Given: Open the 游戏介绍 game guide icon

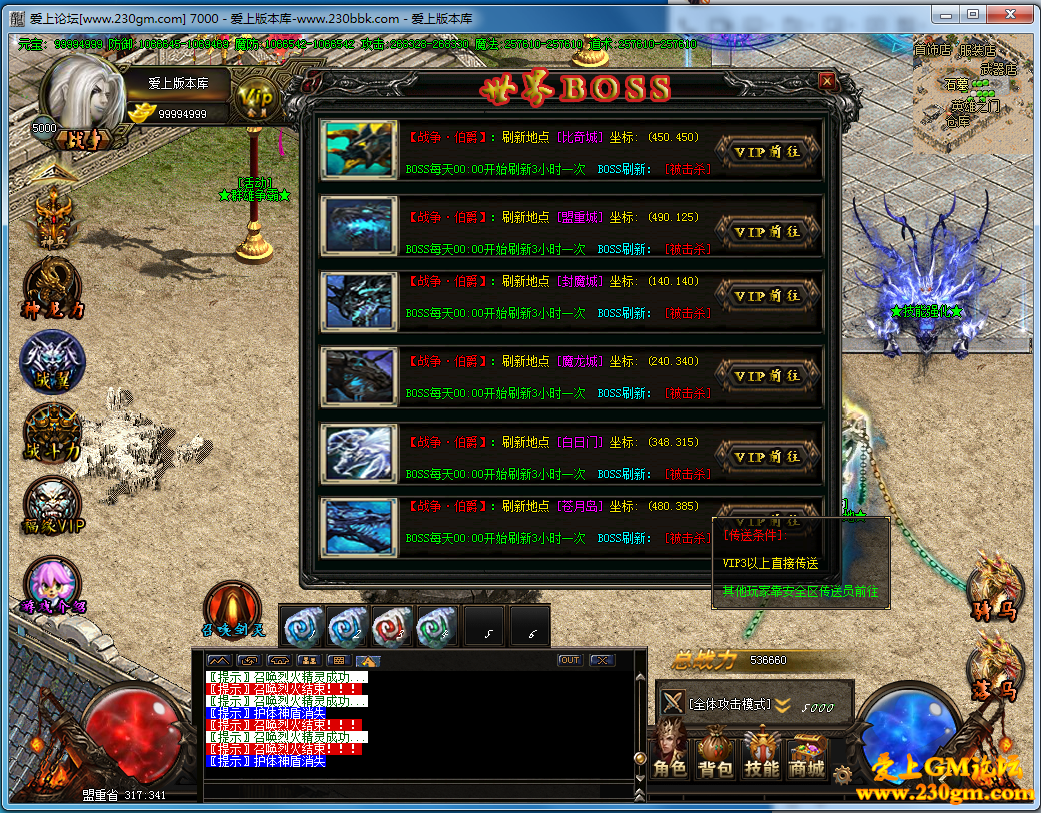Looking at the screenshot, I should (x=53, y=587).
